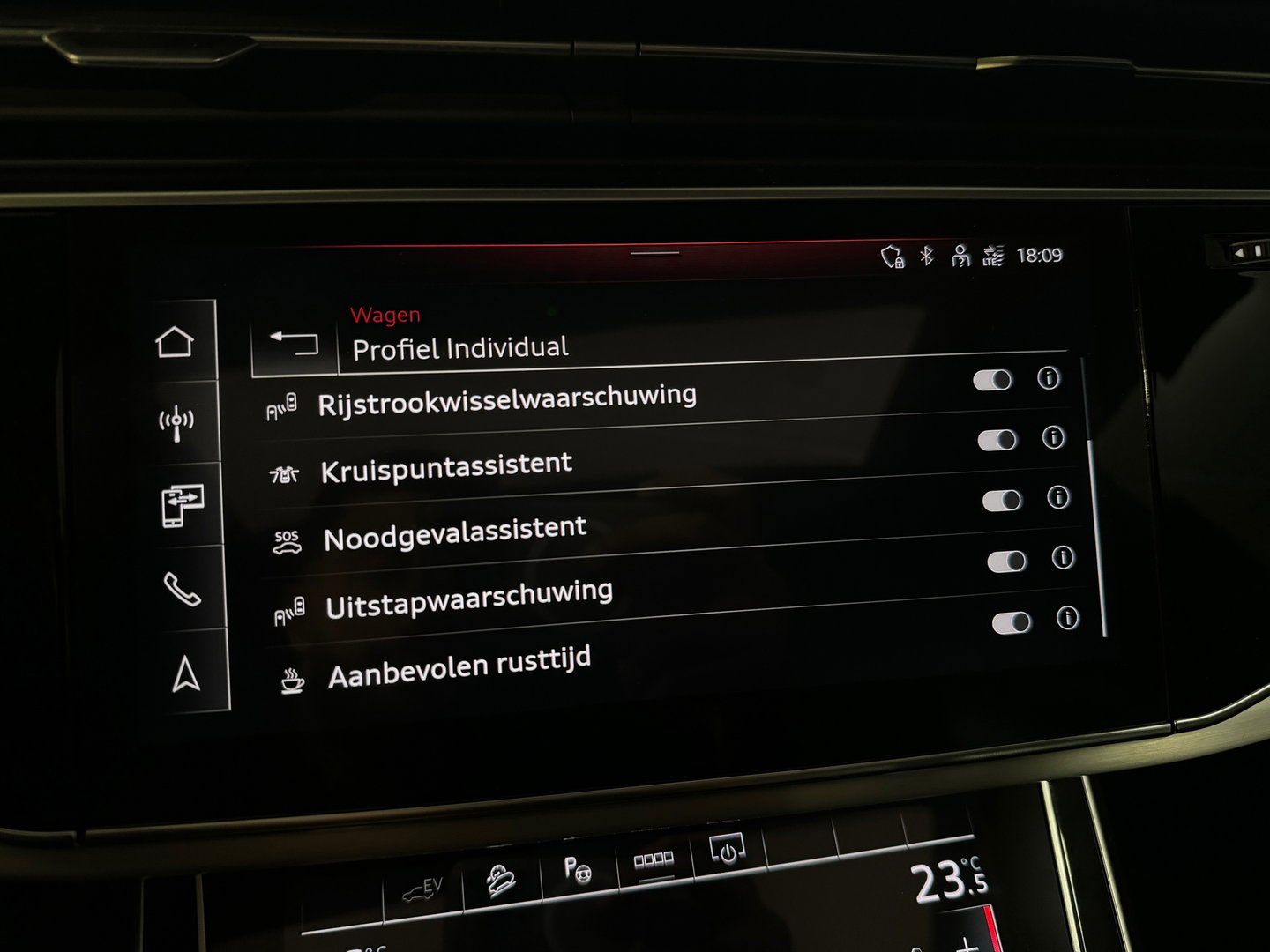
Task: Open the Home menu icon
Action: (176, 339)
